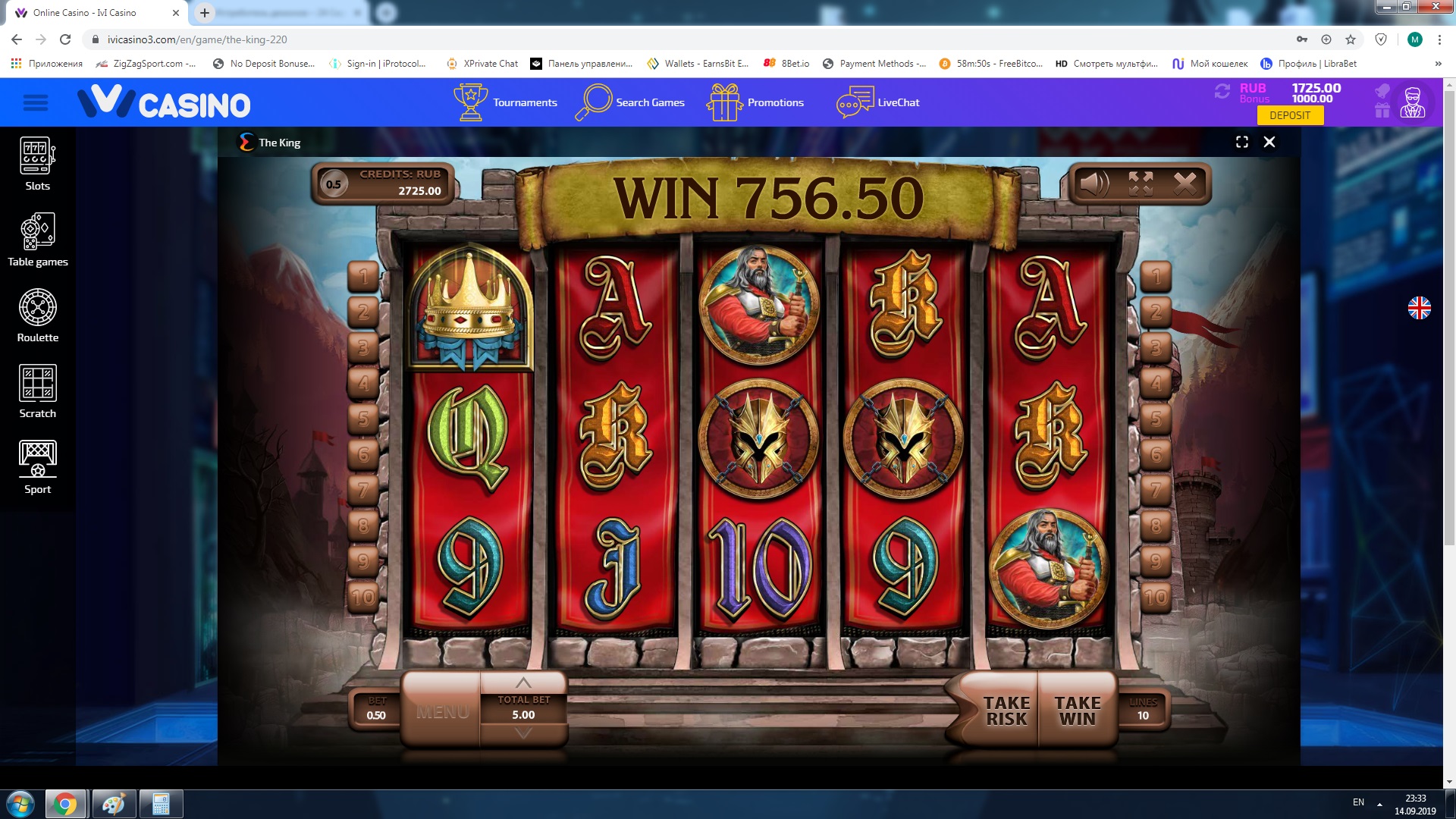View the Promotions page
This screenshot has height=819, width=1456.
(x=755, y=102)
